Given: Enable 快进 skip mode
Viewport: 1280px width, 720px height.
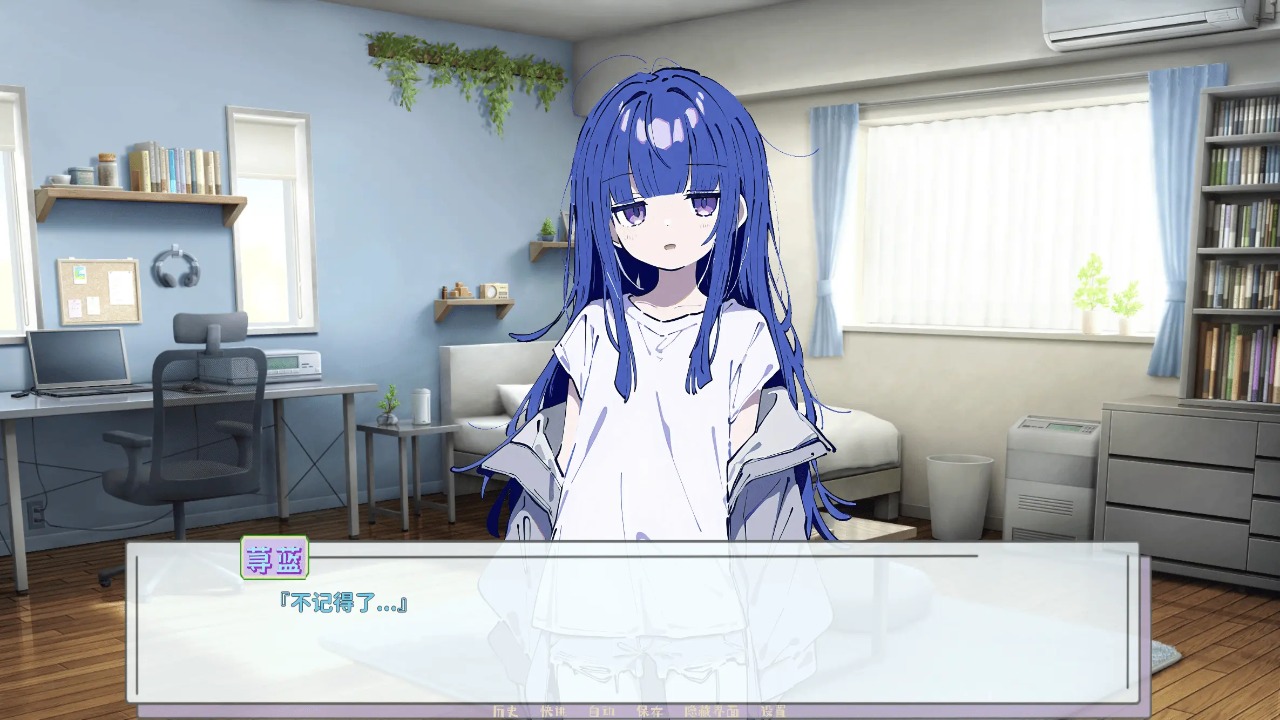Looking at the screenshot, I should pyautogui.click(x=553, y=711).
